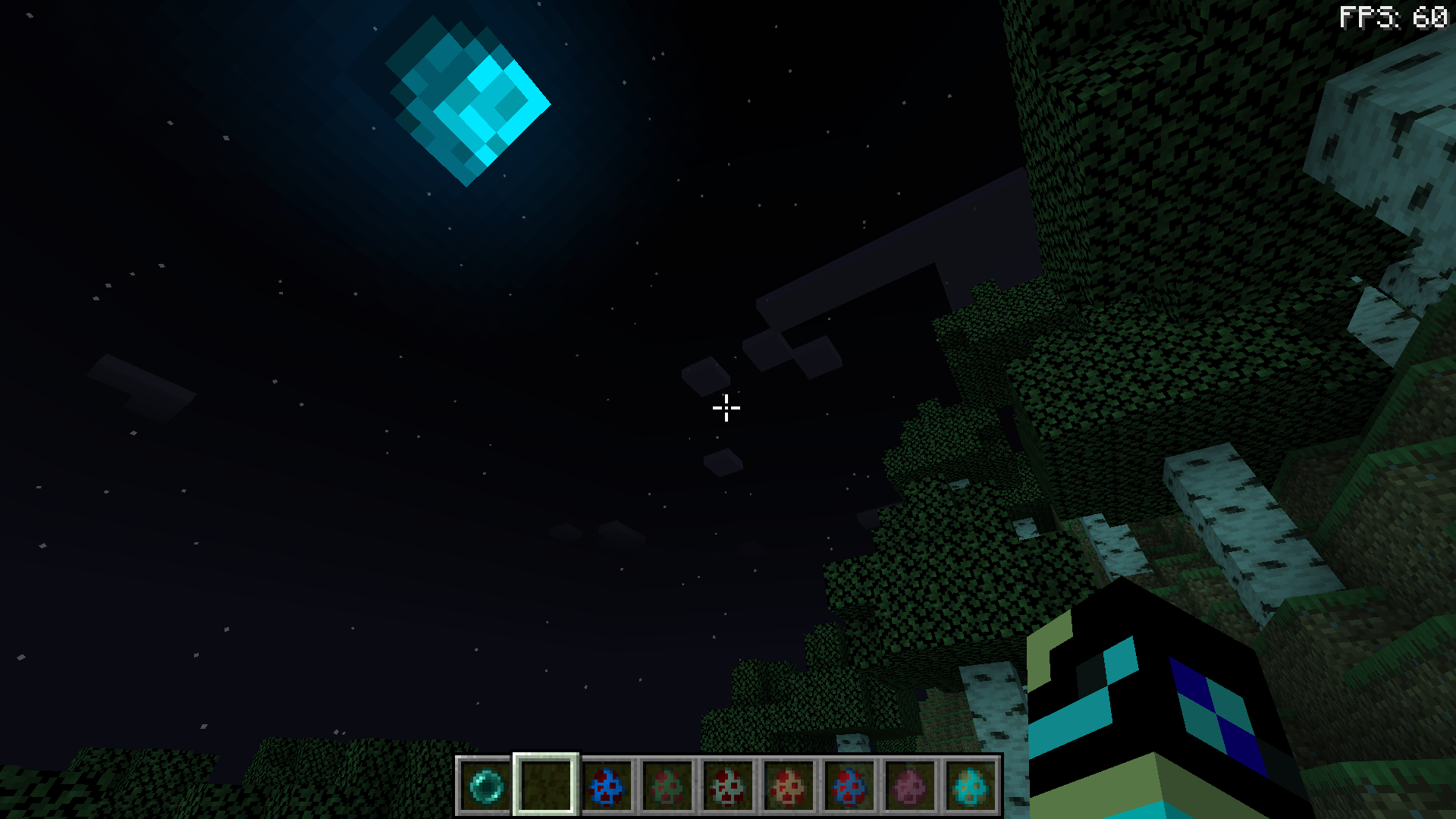Select the green spawn egg in slot four
Image resolution: width=1456 pixels, height=819 pixels.
[665, 787]
